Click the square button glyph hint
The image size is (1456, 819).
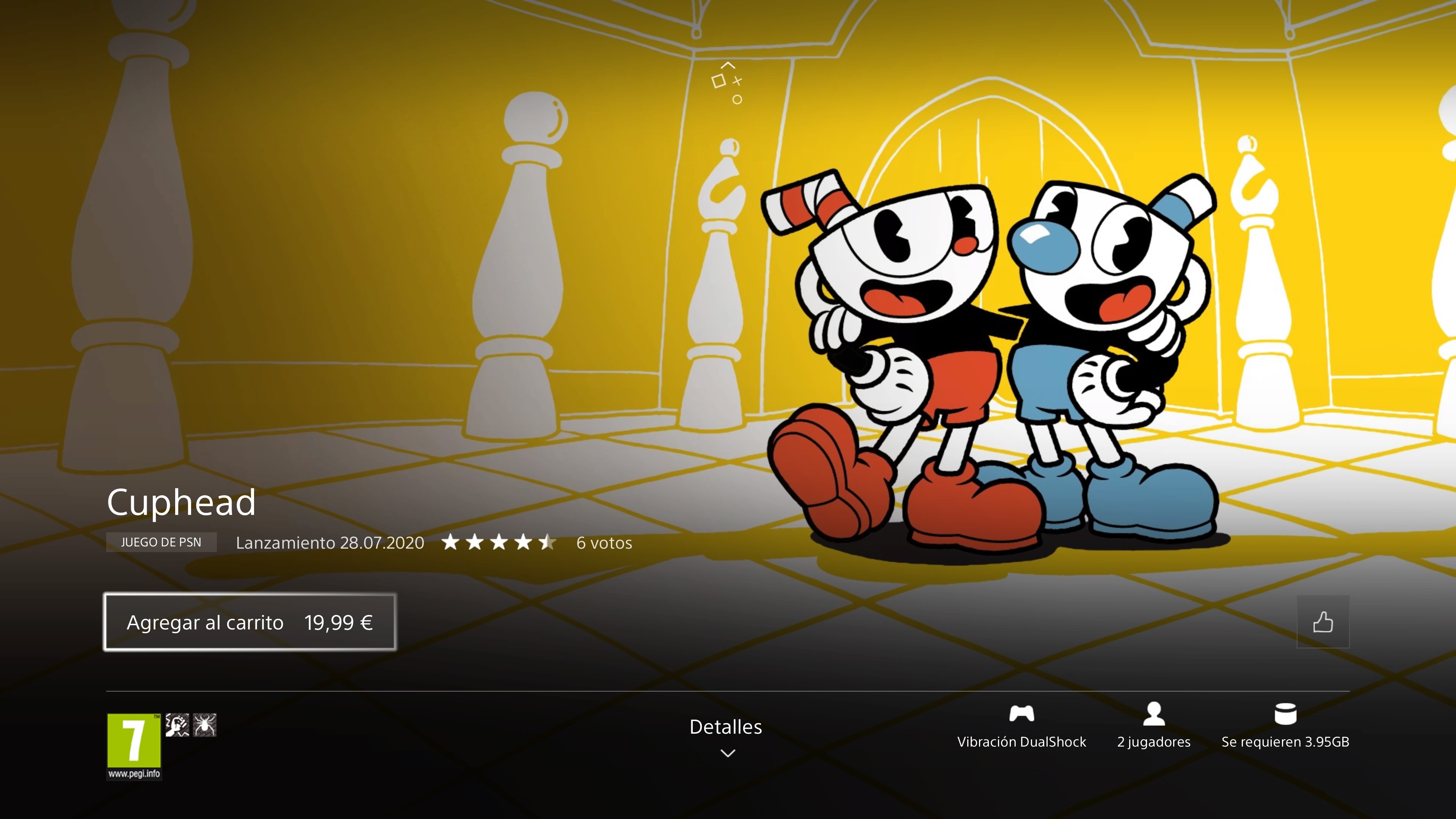point(720,81)
